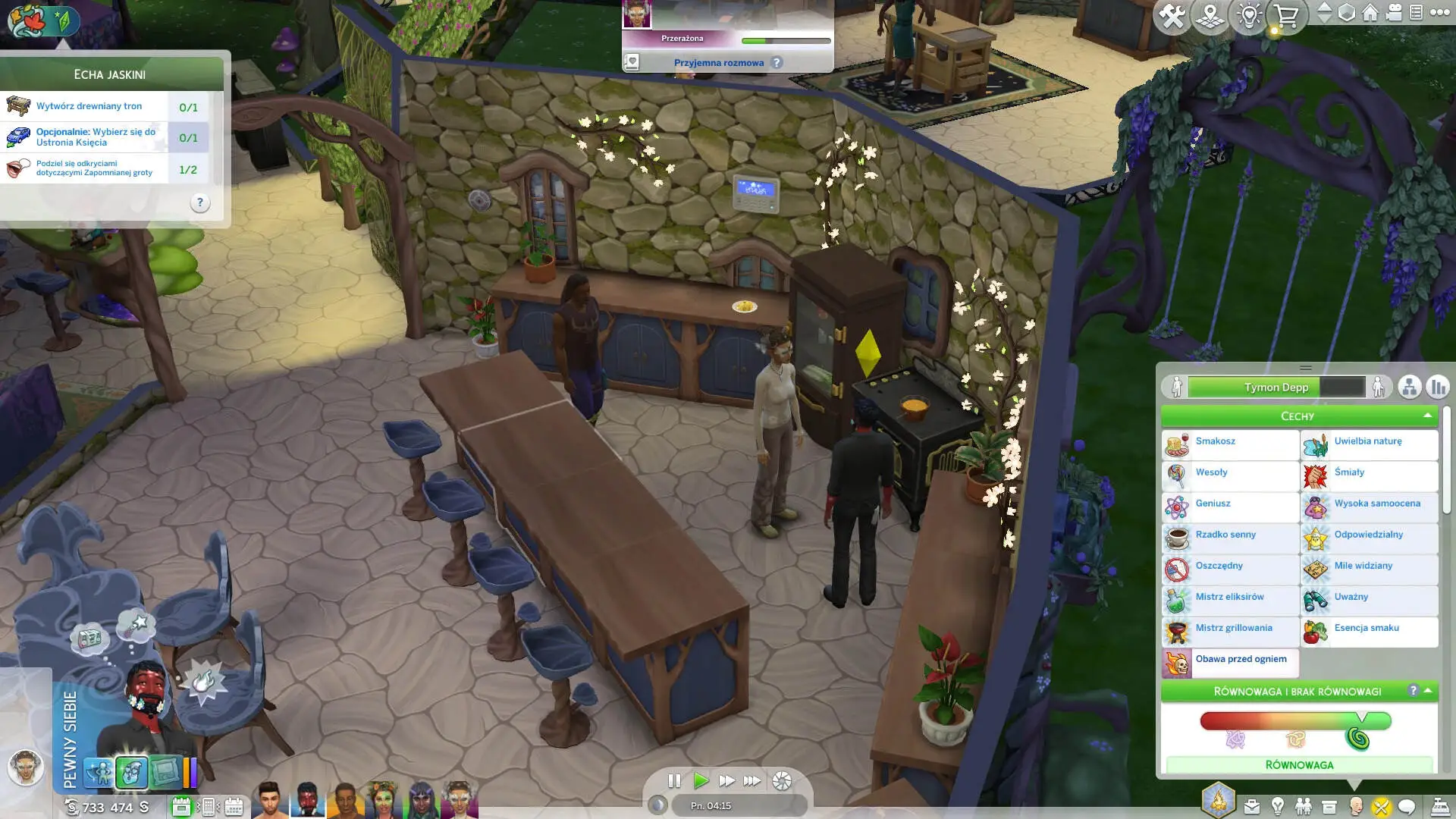Open the relationships panel

[x=1304, y=807]
